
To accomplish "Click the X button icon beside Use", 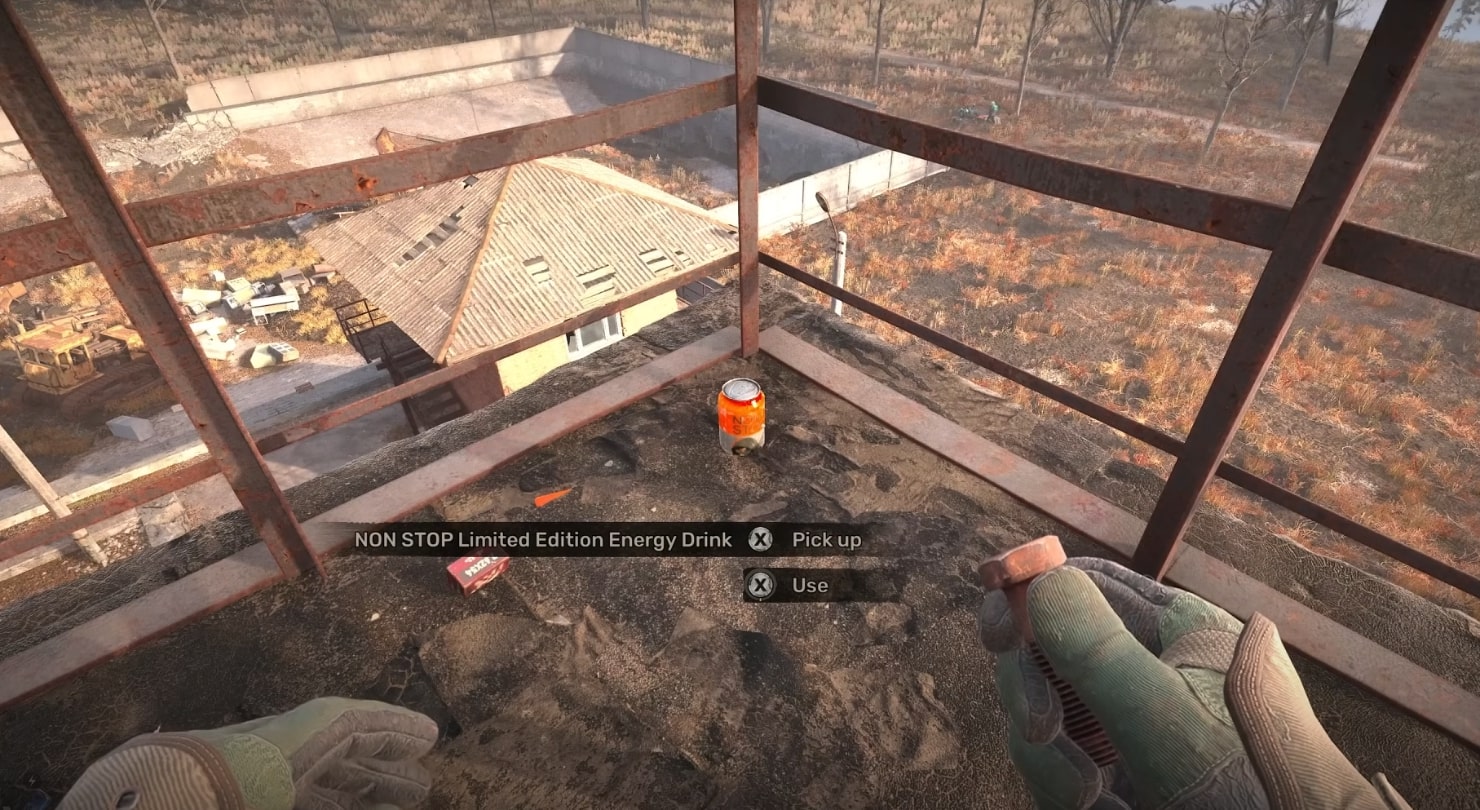I will coord(760,585).
